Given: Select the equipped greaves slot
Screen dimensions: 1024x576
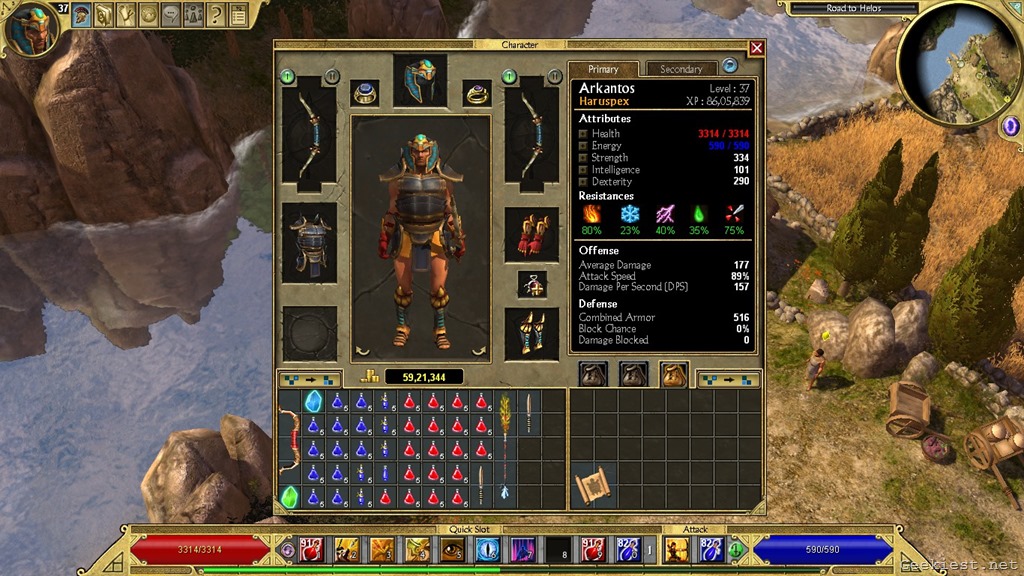Looking at the screenshot, I should click(531, 333).
